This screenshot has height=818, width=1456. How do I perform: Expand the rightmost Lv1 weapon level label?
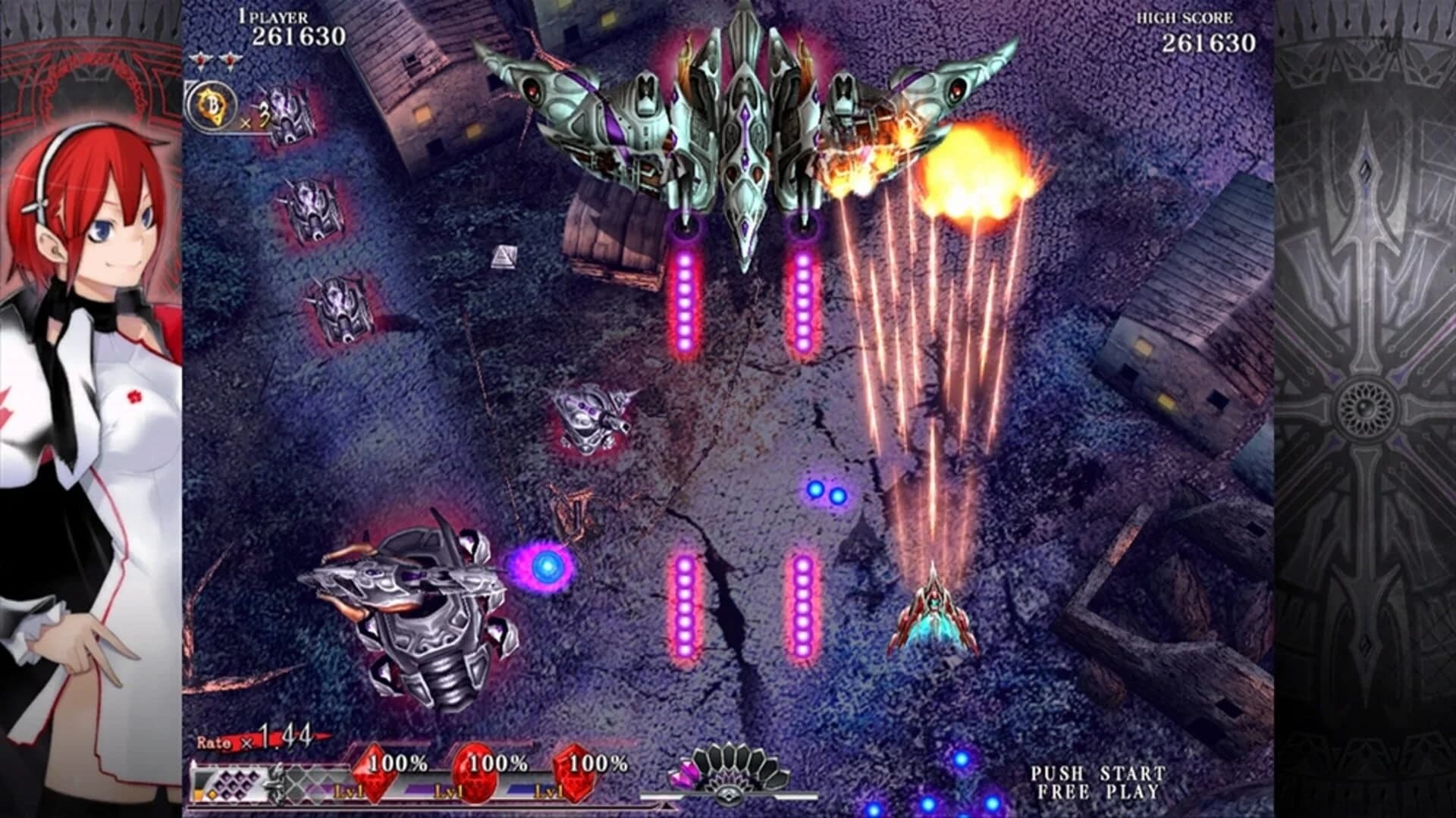coord(549,792)
